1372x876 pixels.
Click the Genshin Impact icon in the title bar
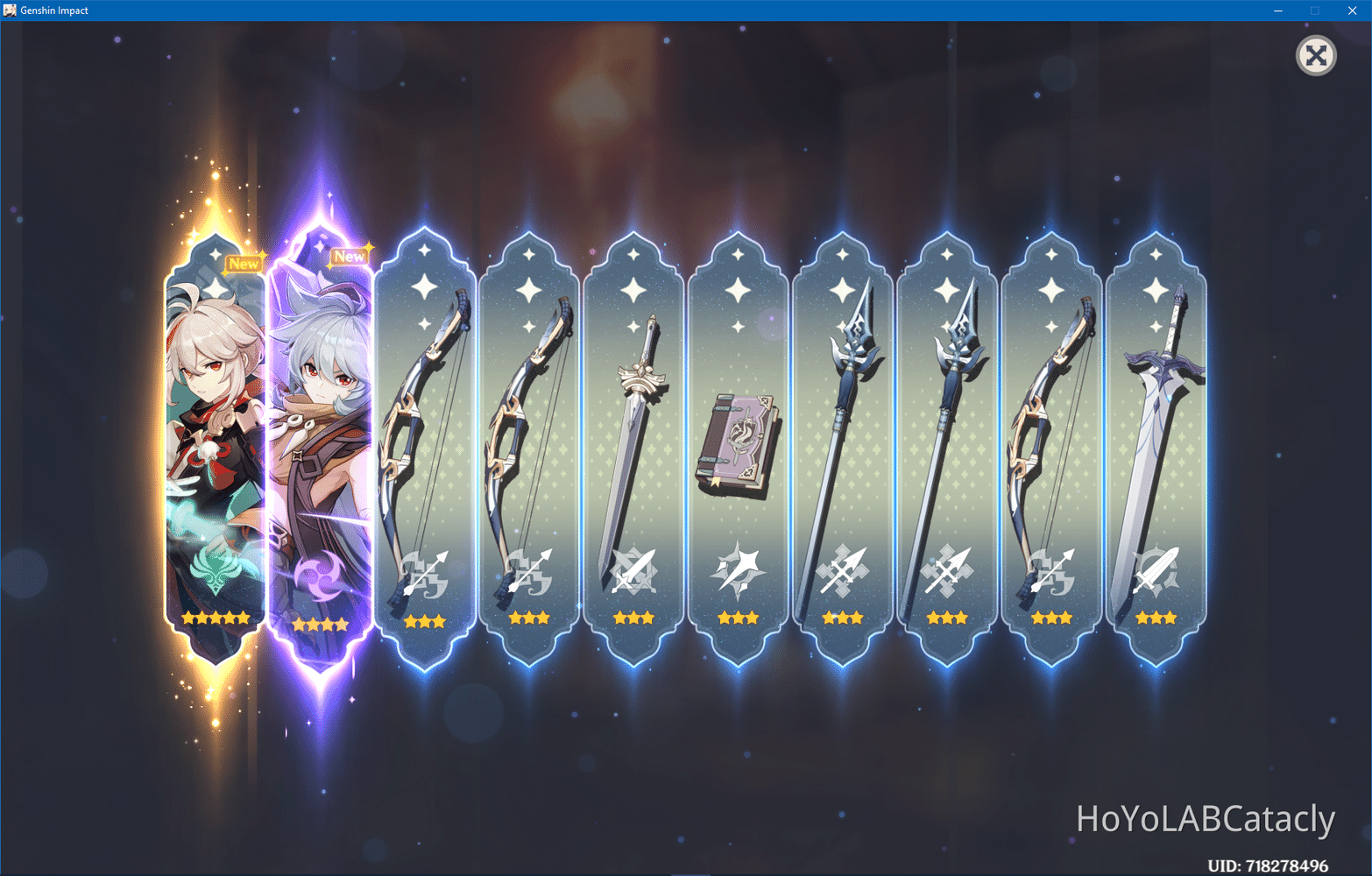(10, 10)
